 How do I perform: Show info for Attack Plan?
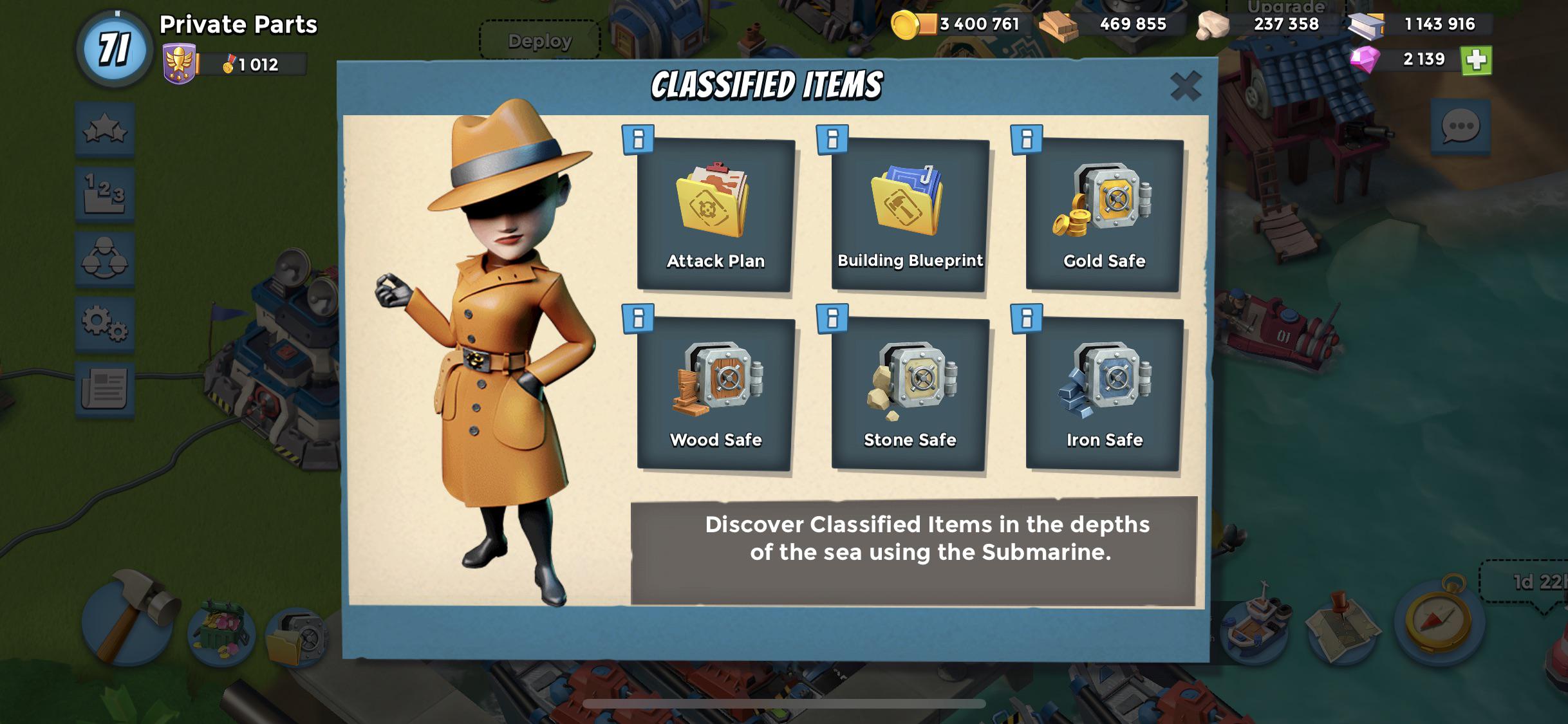click(x=638, y=140)
